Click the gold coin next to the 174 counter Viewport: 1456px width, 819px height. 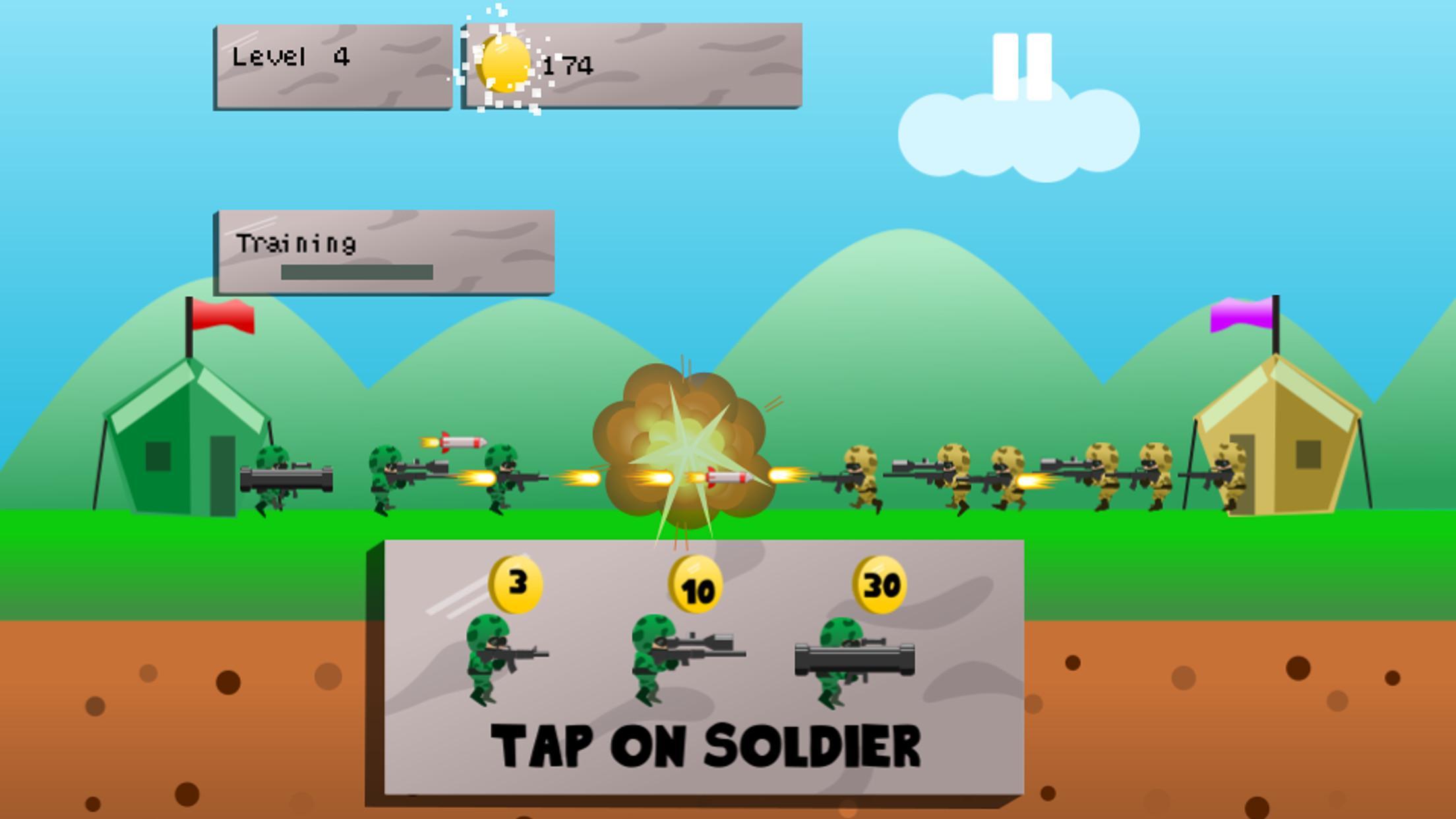pos(504,63)
